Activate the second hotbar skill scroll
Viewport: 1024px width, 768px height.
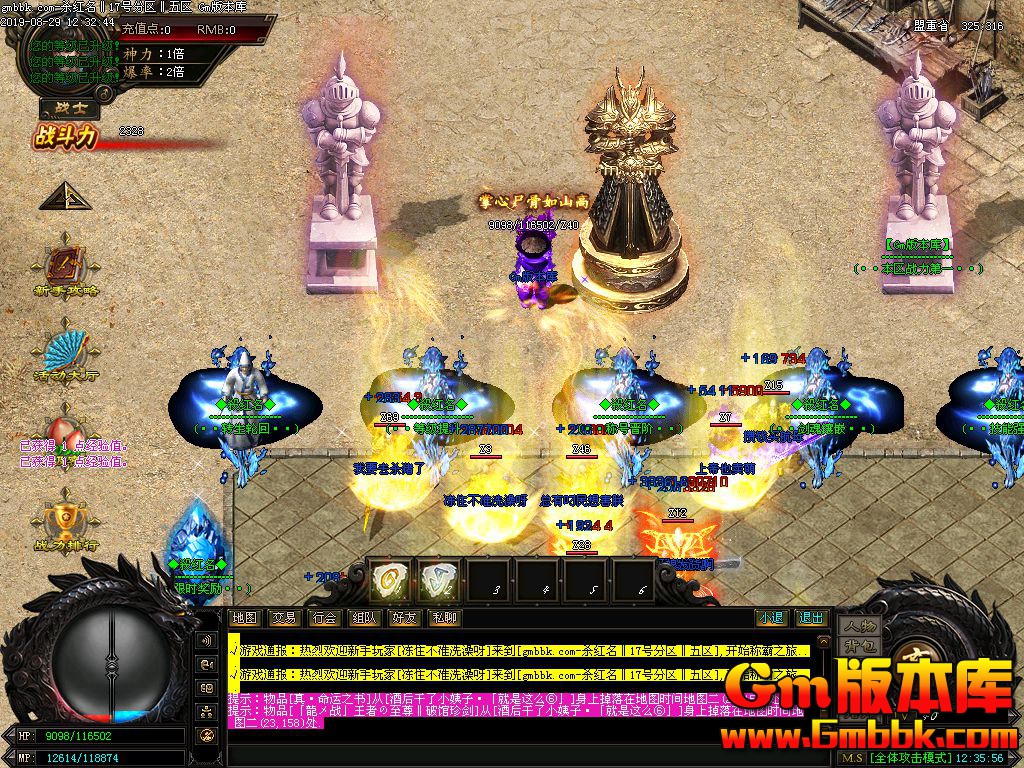438,580
